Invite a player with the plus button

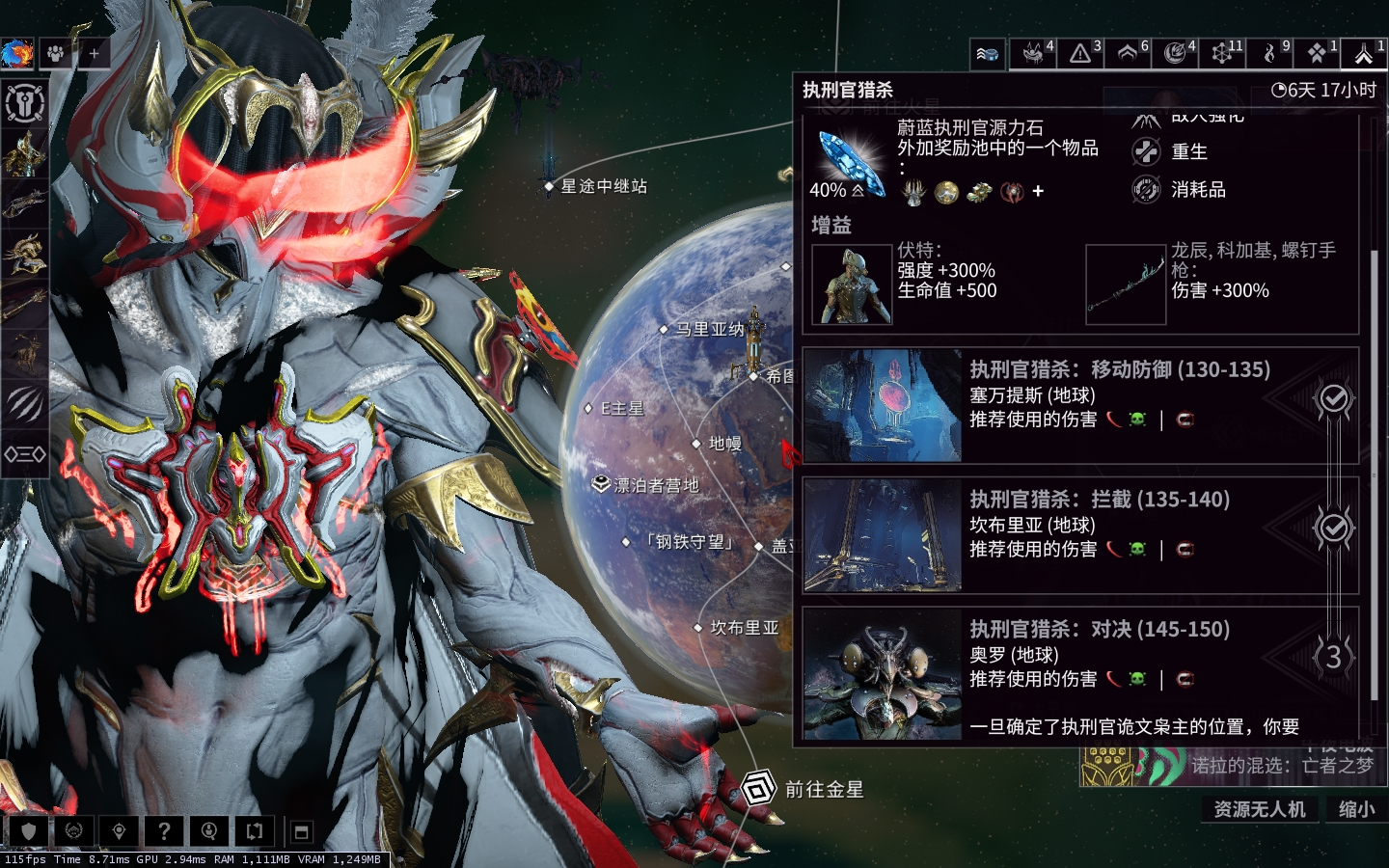point(94,54)
